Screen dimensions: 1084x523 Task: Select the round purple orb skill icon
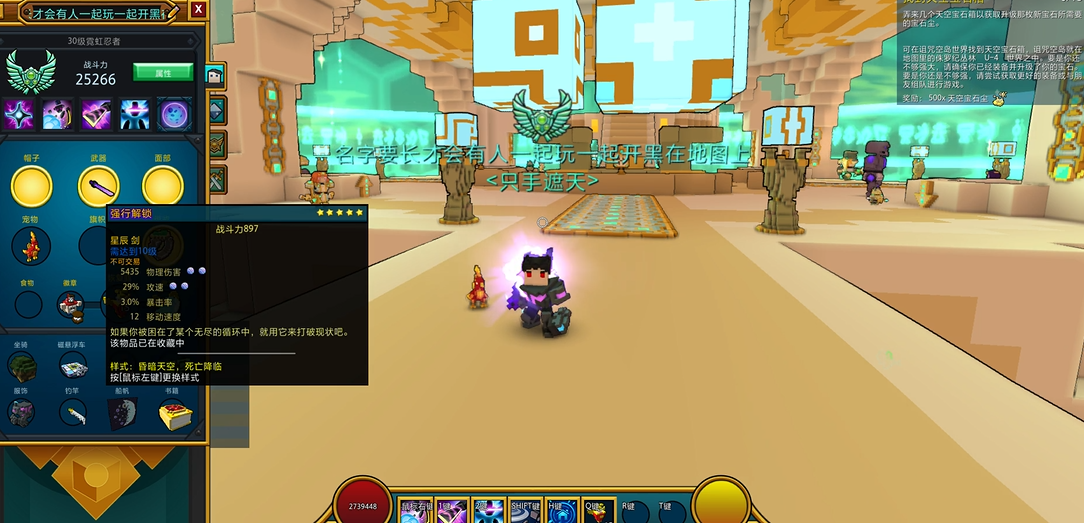(175, 113)
